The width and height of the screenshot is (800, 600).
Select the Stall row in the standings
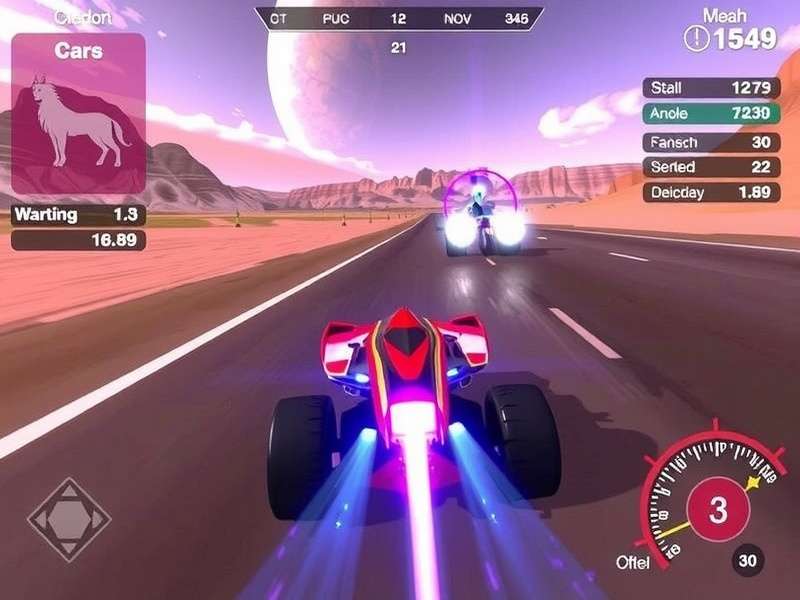(711, 88)
